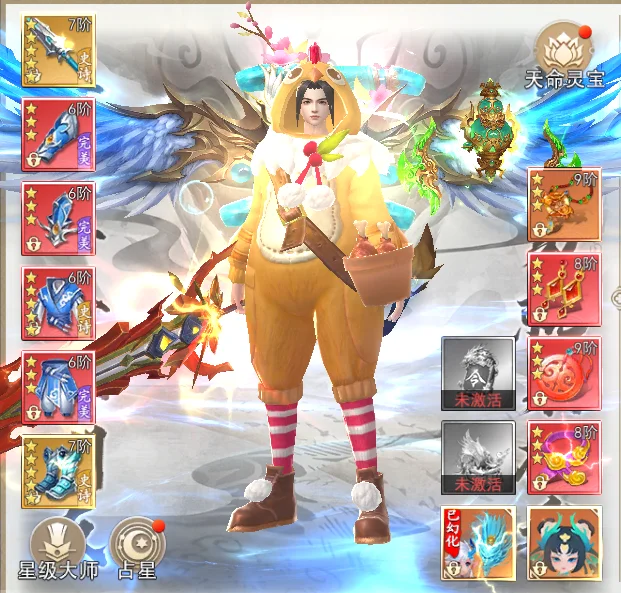Viewport: 621px width, 593px height.
Task: Choose the 6阶 blue helmet slot
Action: pyautogui.click(x=58, y=218)
